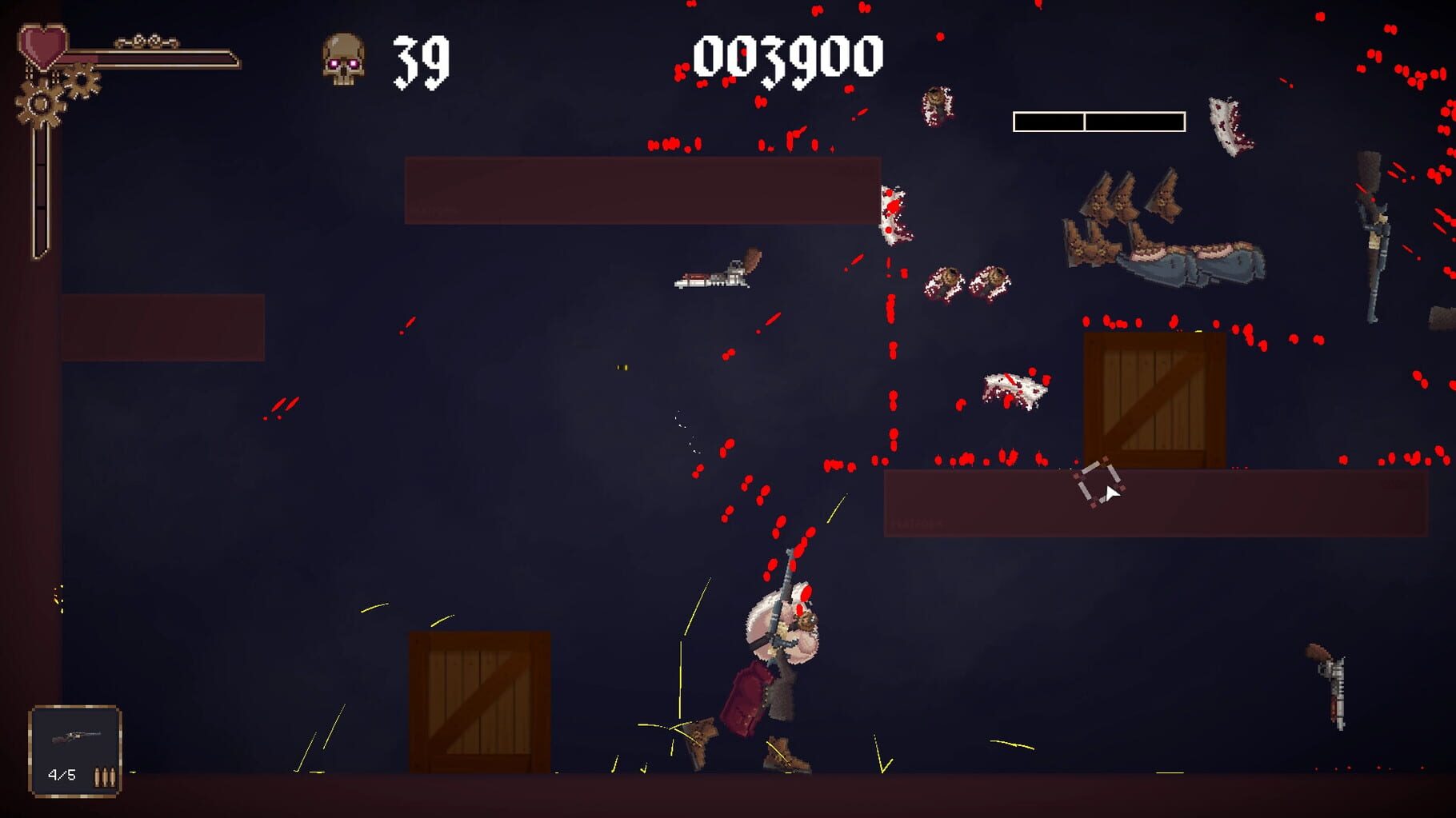The width and height of the screenshot is (1456, 818).
Task: Click the segmented progress bar at top right
Action: [1098, 120]
